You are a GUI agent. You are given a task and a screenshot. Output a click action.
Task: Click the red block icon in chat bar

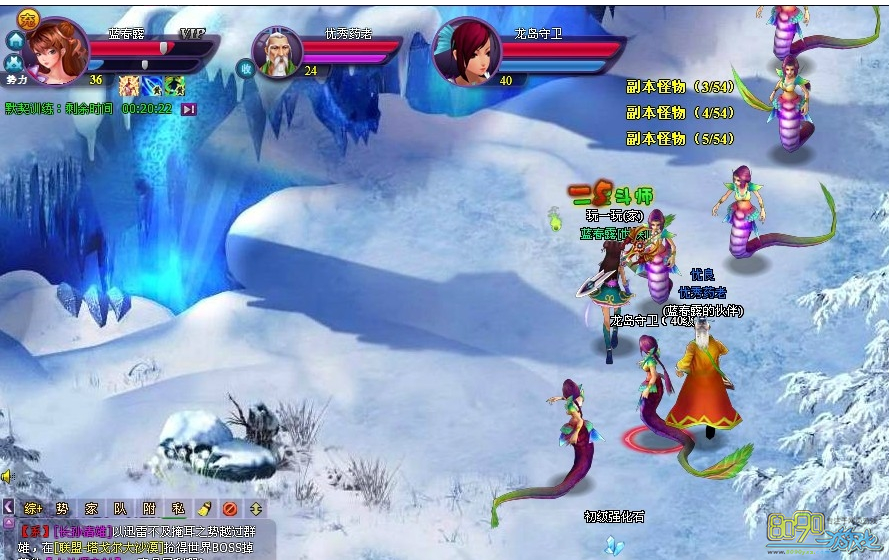(230, 508)
